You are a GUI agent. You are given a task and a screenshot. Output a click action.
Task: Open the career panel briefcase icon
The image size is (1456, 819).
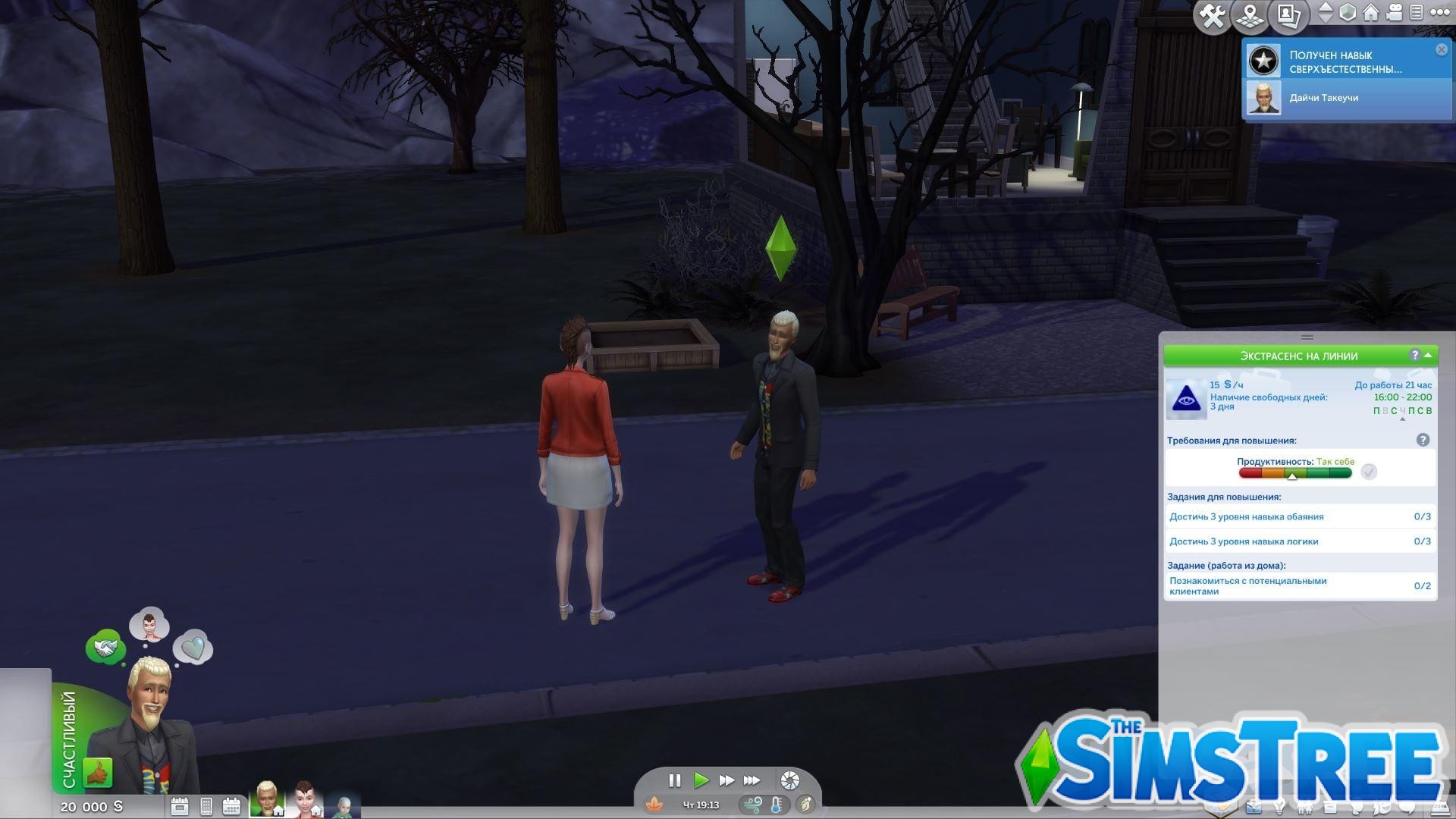[x=1254, y=806]
